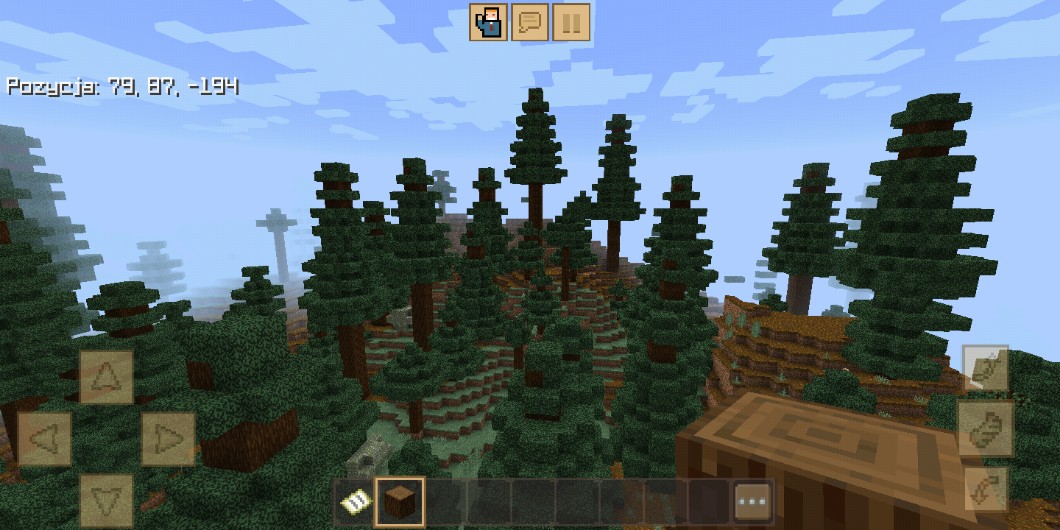This screenshot has width=1060, height=530.
Task: Tap the move right arrow
Action: coord(167,438)
